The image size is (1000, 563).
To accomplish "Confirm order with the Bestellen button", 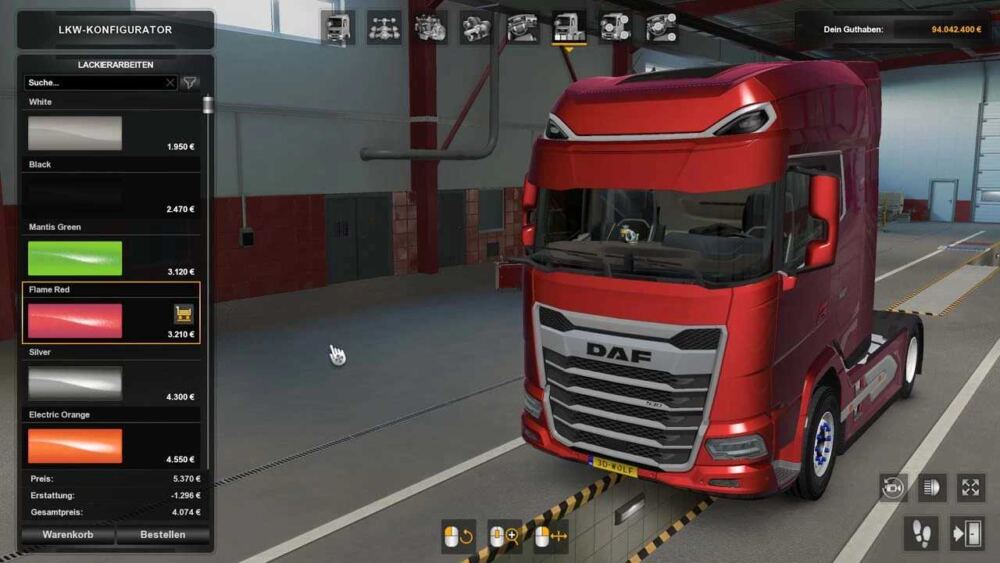I will (x=162, y=535).
